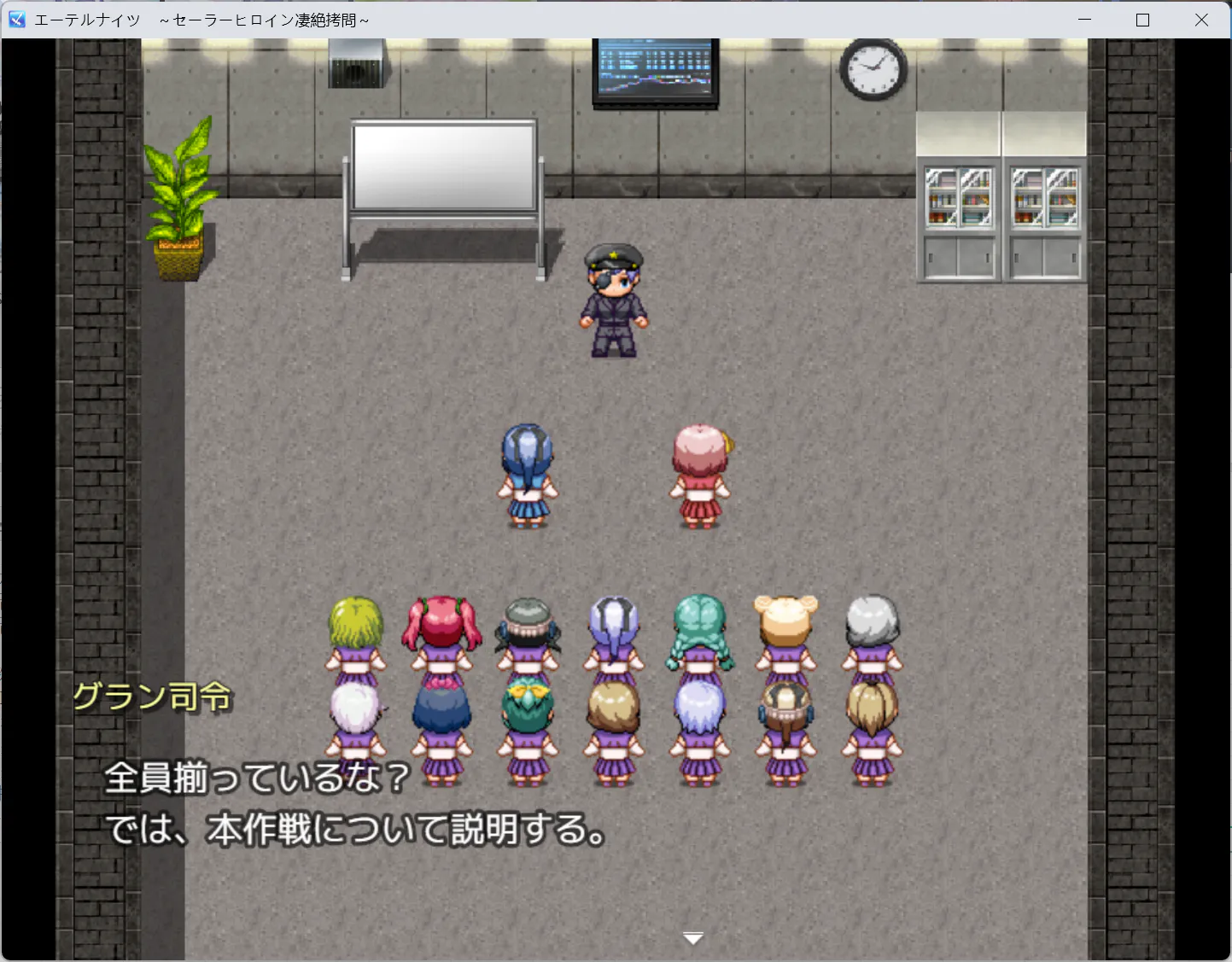Advance dialogue with the white arrow indicator
This screenshot has width=1232, height=962.
click(693, 938)
